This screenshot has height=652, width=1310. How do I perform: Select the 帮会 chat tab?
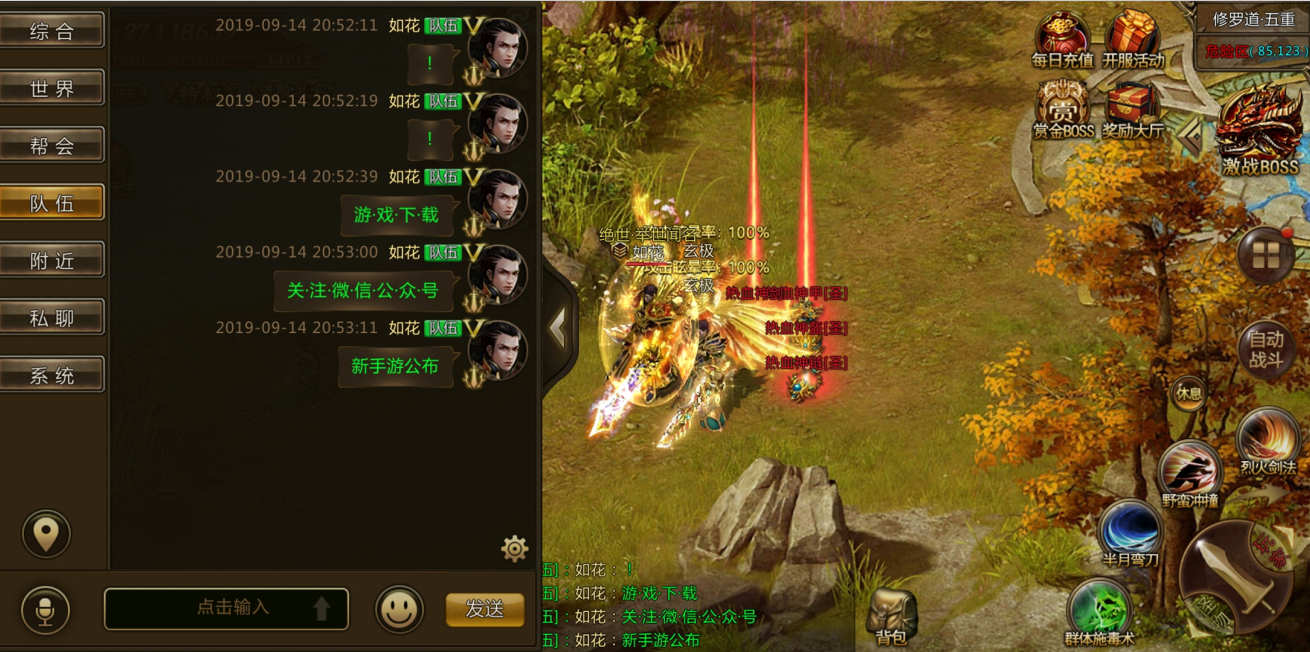(52, 146)
